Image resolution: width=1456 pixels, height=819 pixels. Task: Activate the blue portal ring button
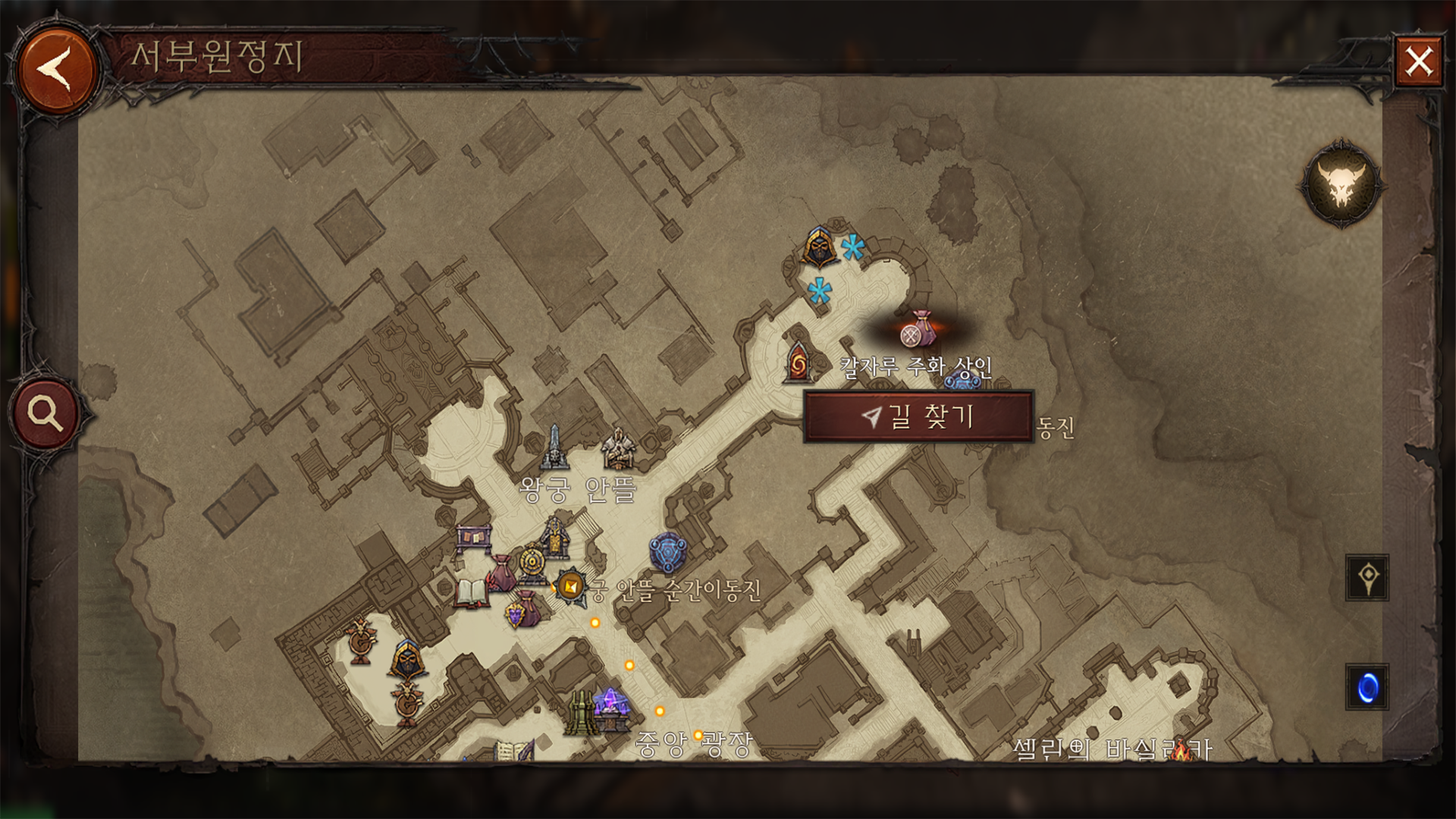[1367, 688]
